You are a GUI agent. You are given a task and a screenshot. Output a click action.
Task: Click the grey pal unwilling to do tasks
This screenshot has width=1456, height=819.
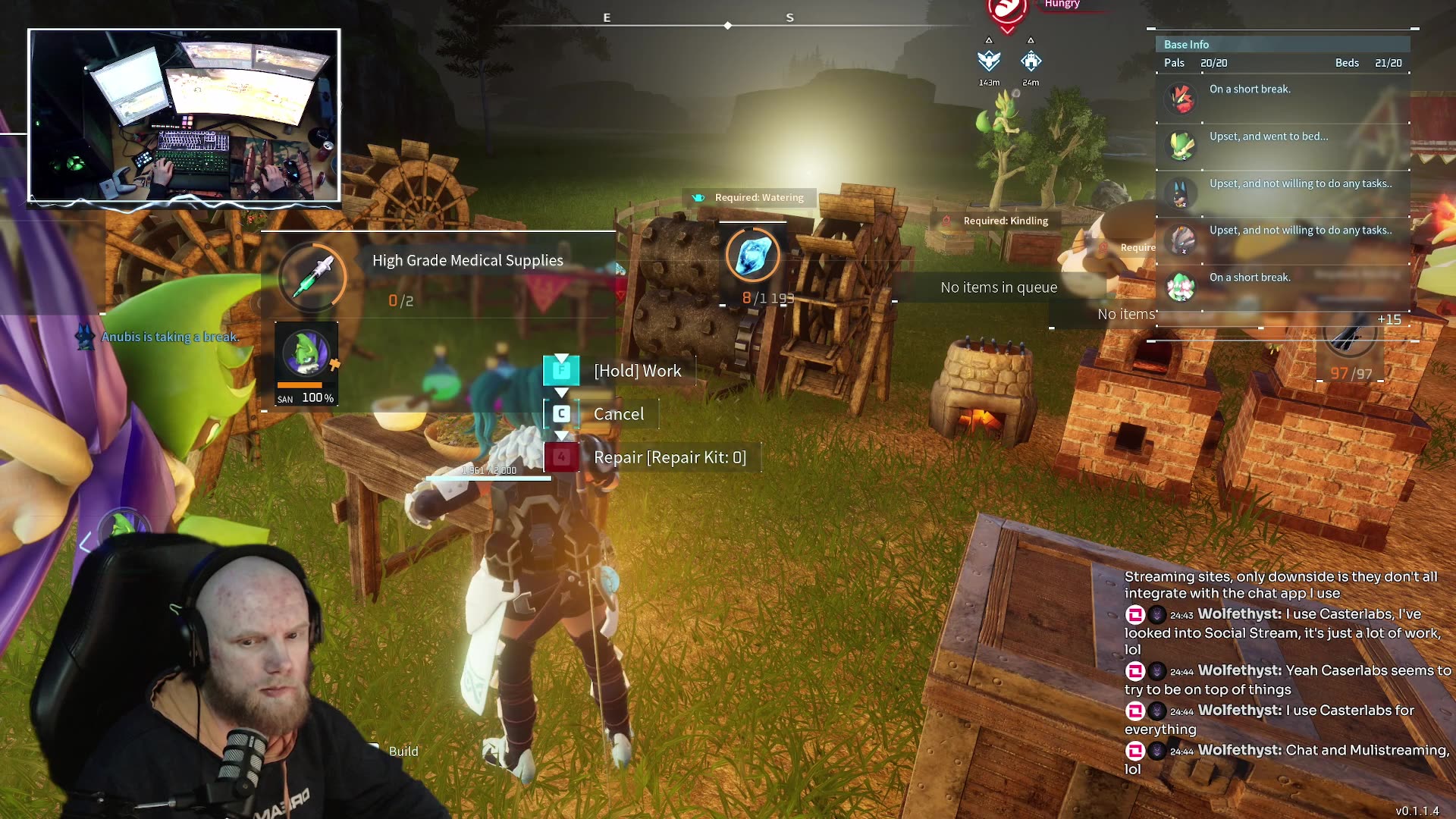(1181, 240)
